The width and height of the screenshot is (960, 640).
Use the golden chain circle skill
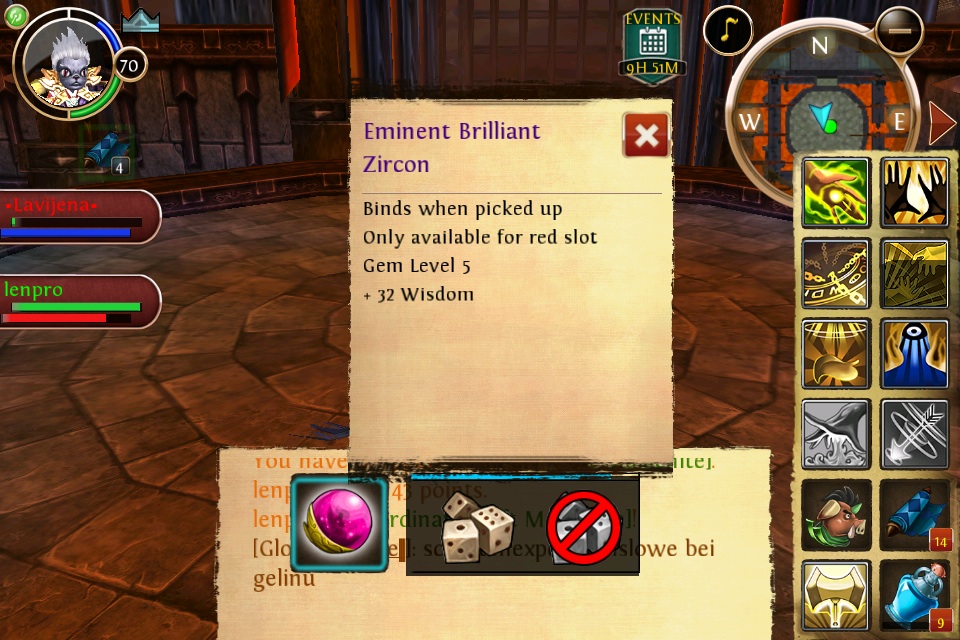coord(835,273)
